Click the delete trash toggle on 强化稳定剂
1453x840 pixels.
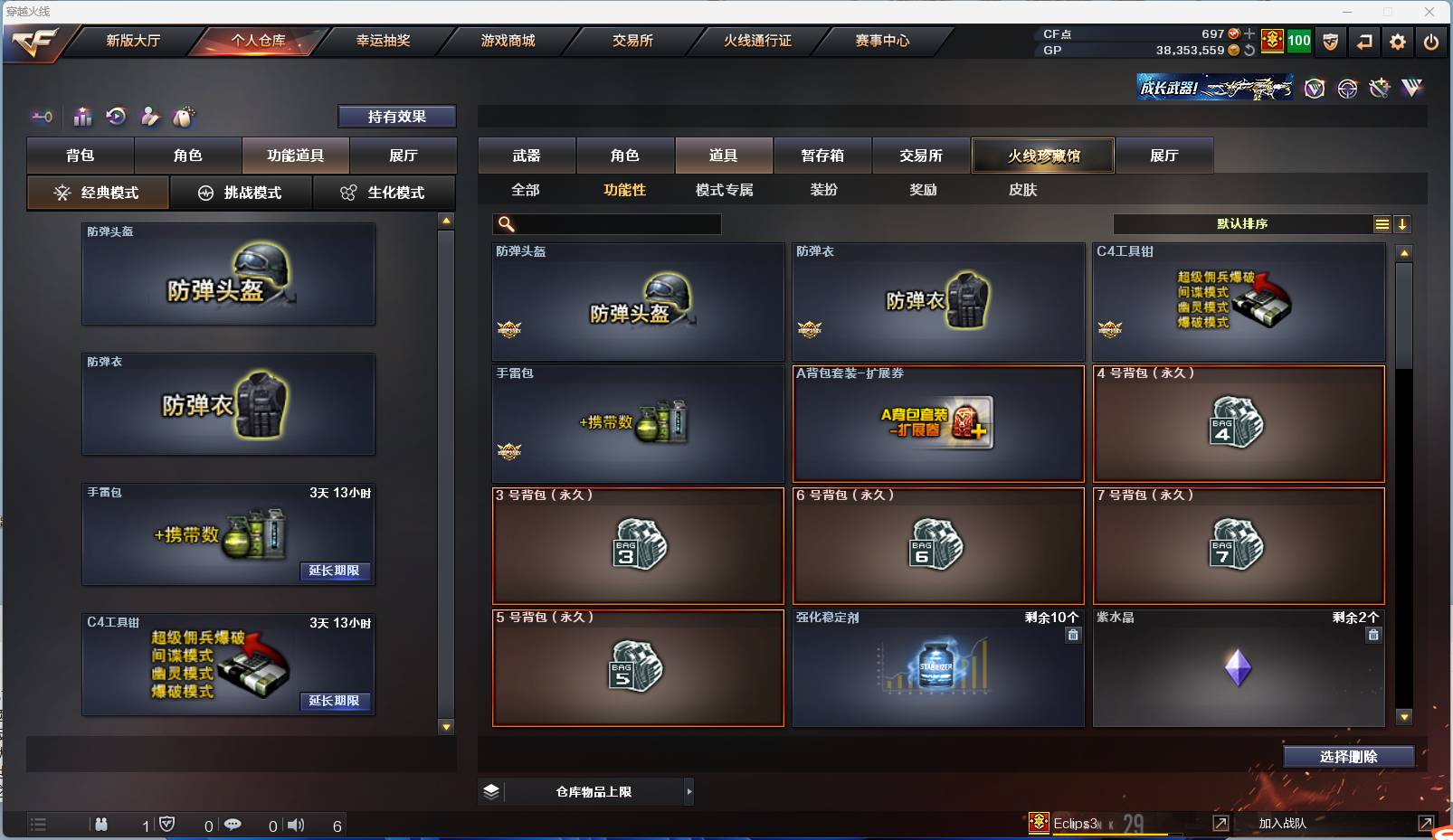coord(1074,636)
